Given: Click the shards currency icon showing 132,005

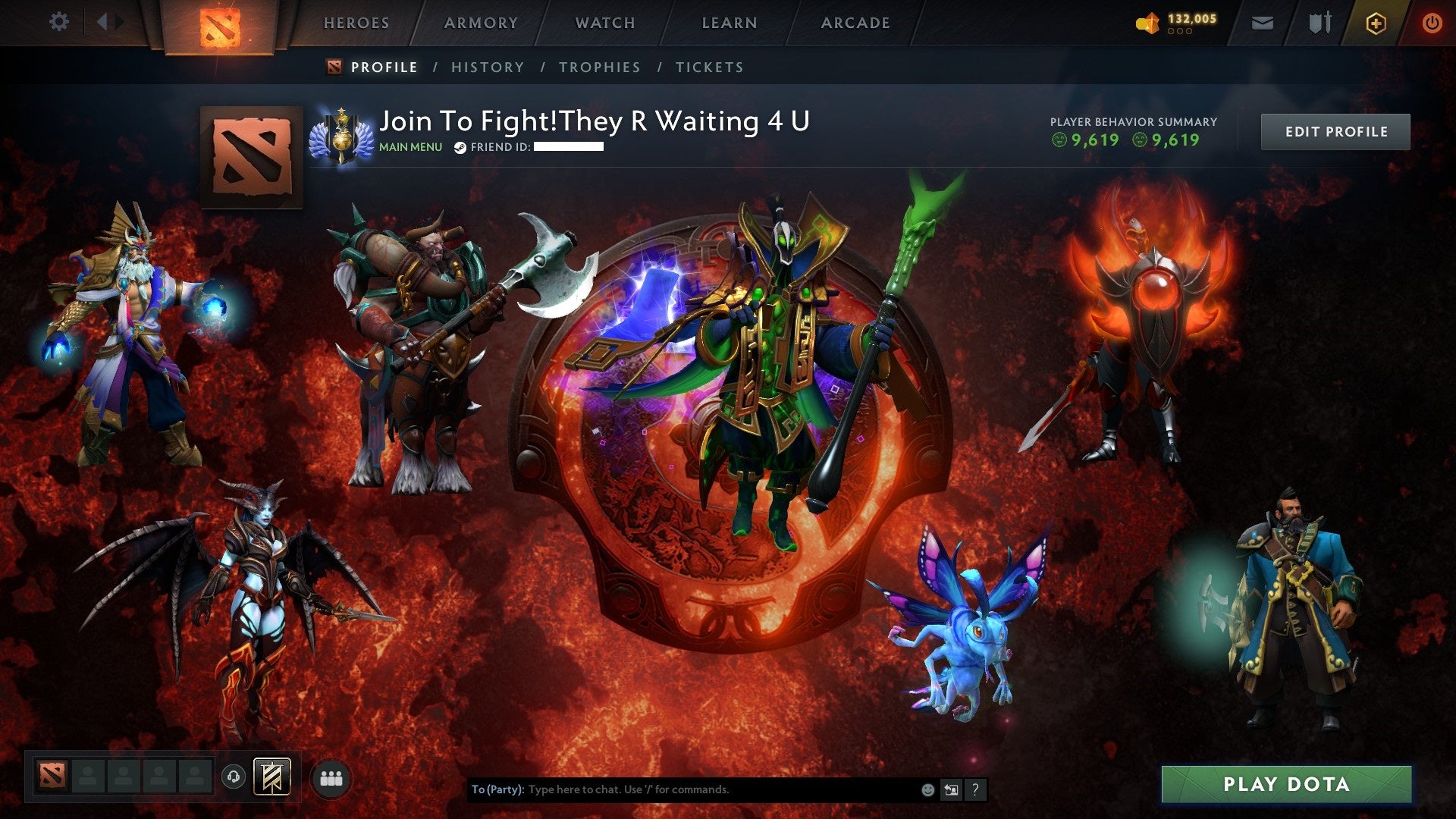Looking at the screenshot, I should 1147,22.
